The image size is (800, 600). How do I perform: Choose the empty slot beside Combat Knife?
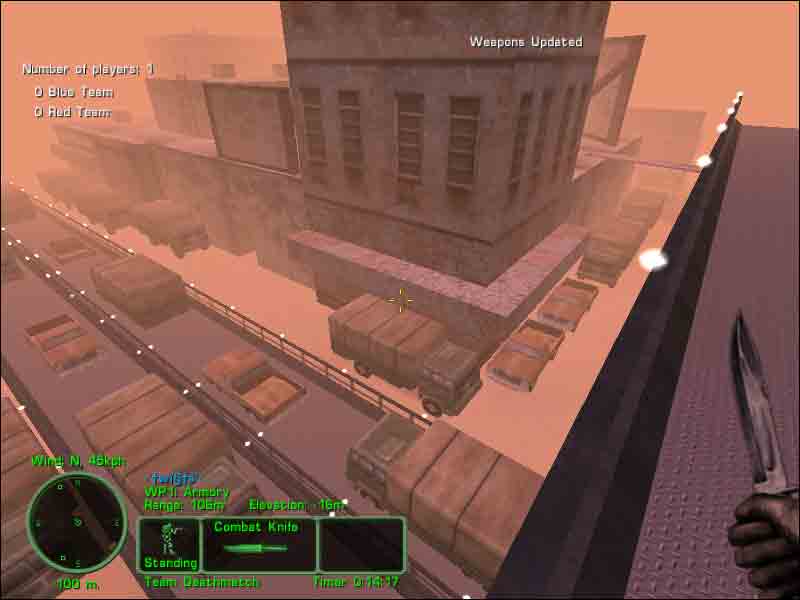[361, 544]
